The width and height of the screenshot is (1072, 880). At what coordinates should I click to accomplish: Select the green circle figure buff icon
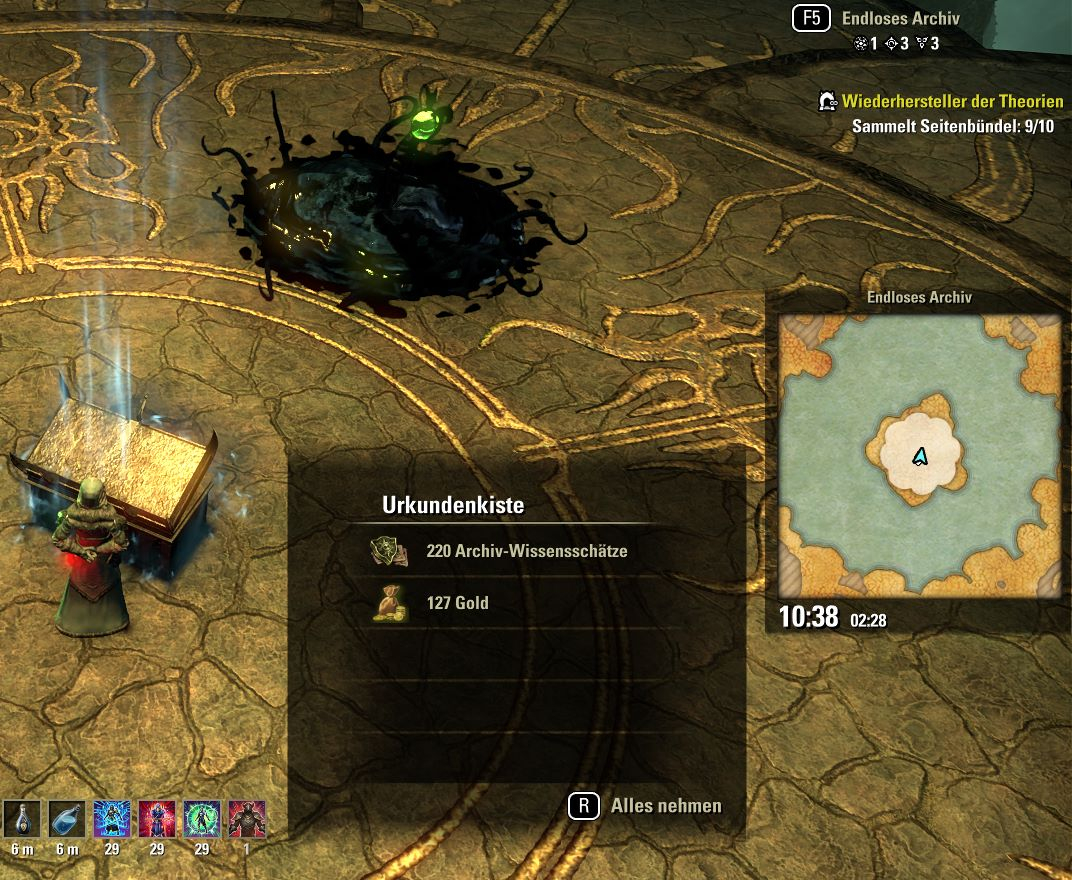point(202,819)
